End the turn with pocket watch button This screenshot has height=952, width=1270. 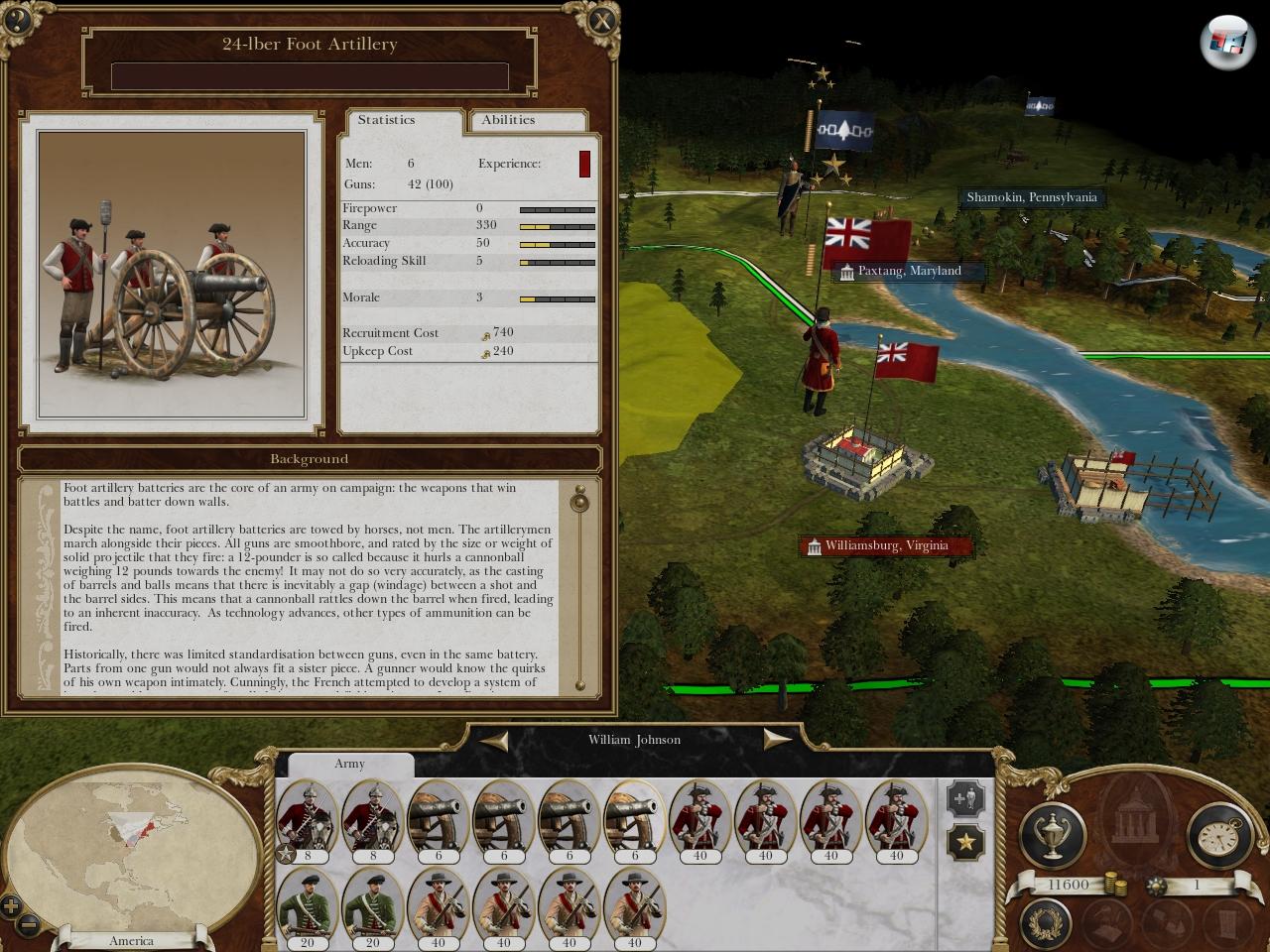(1219, 835)
